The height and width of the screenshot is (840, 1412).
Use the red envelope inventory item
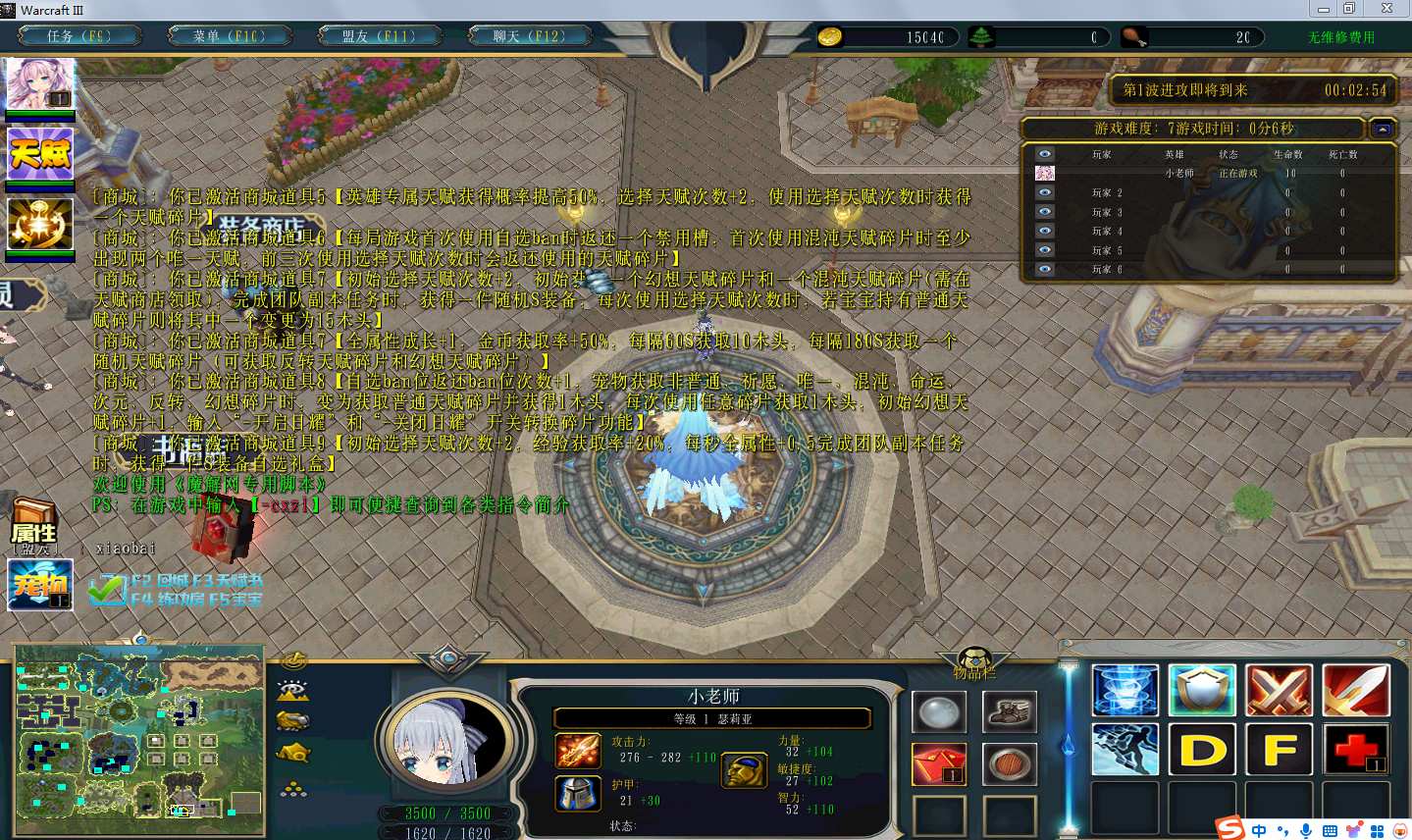(x=939, y=764)
